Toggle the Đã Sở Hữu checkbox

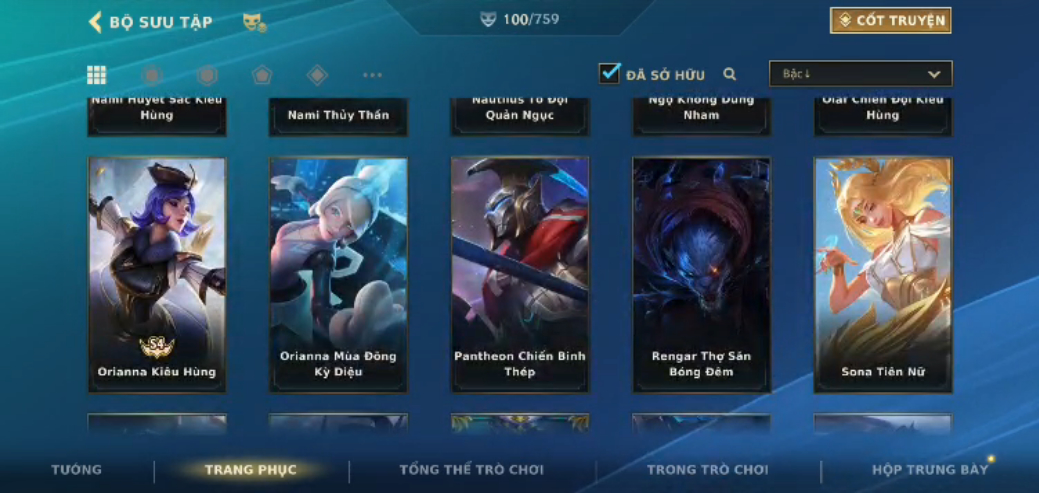coord(610,73)
